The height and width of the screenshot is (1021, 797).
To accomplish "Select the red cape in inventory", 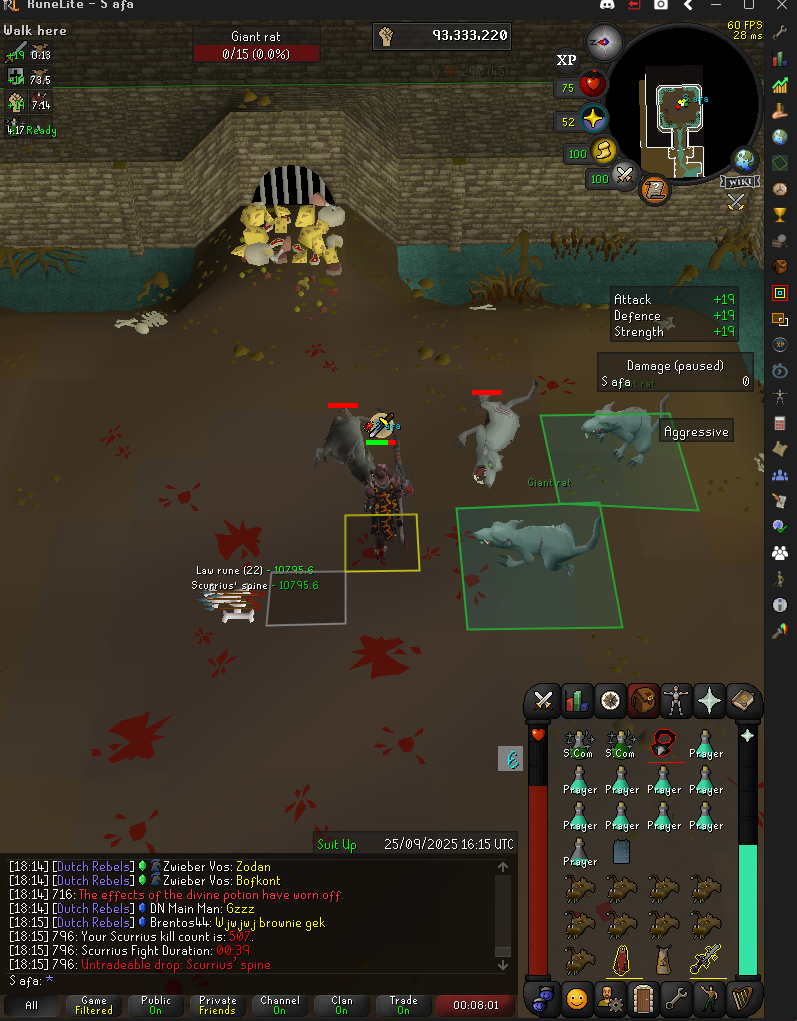I will tap(621, 960).
